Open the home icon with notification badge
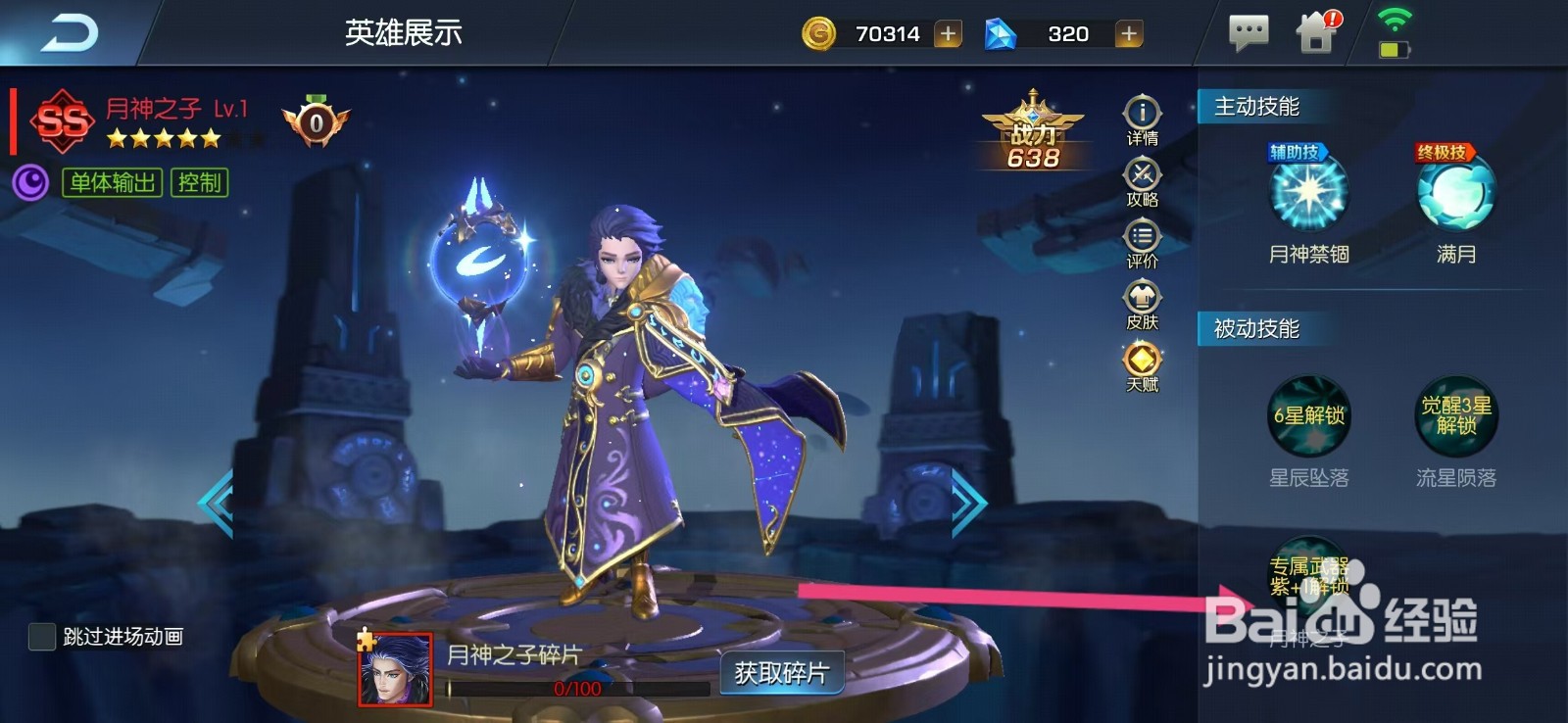Screen dimensions: 1568x723 [x=1317, y=31]
